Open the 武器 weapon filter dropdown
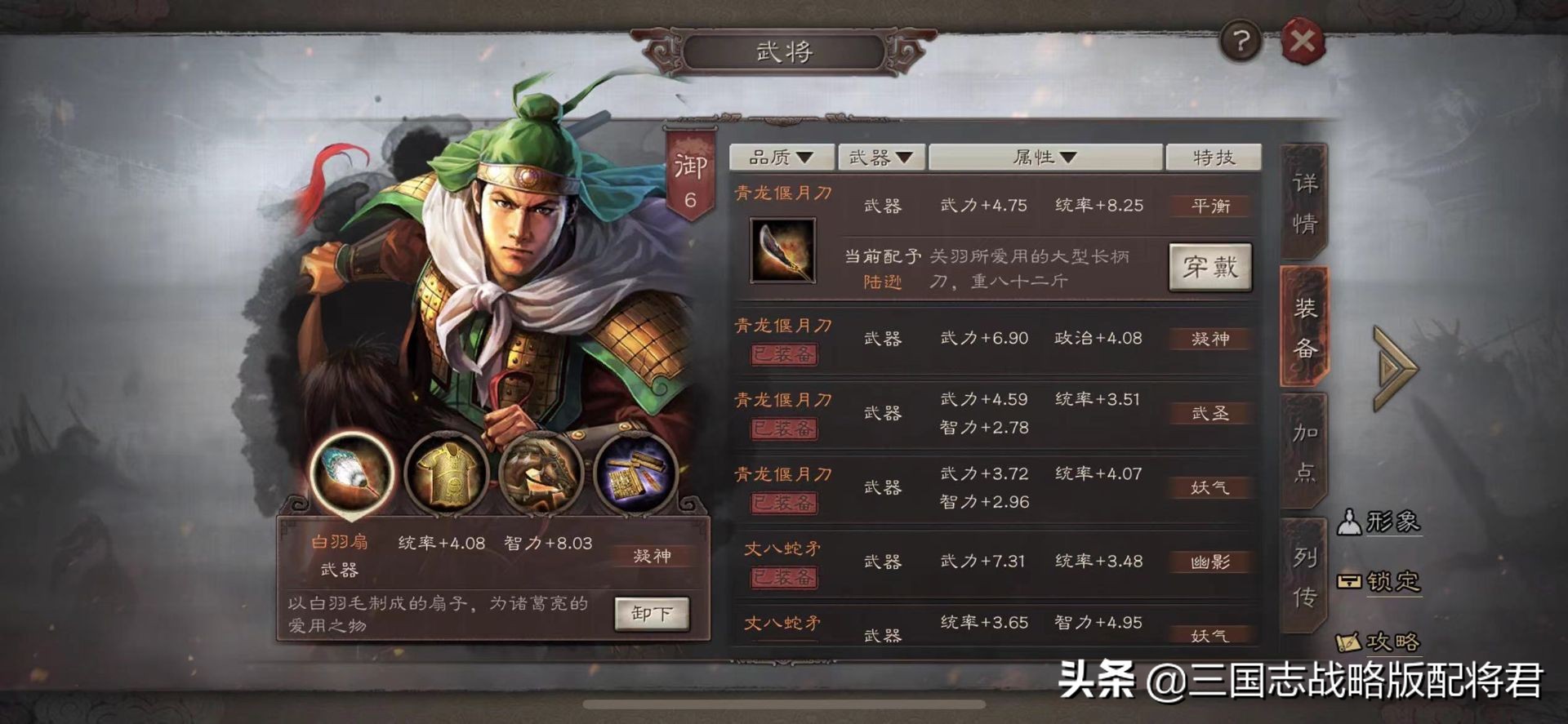The image size is (1568, 724). 882,156
